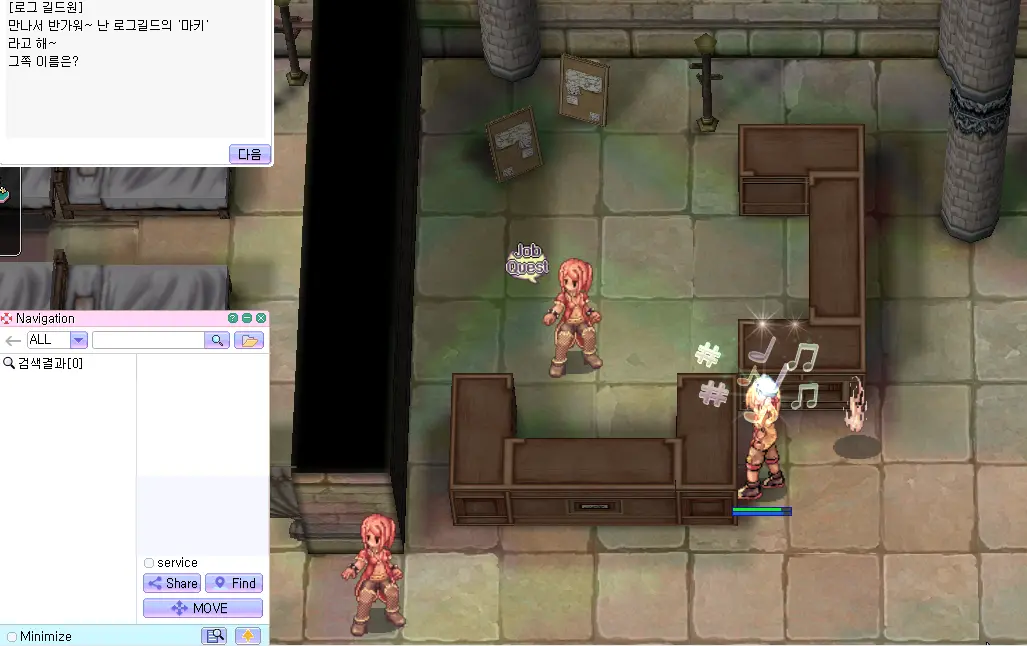This screenshot has height=646, width=1027.
Task: Show Navigation help via the question mark
Action: [233, 318]
